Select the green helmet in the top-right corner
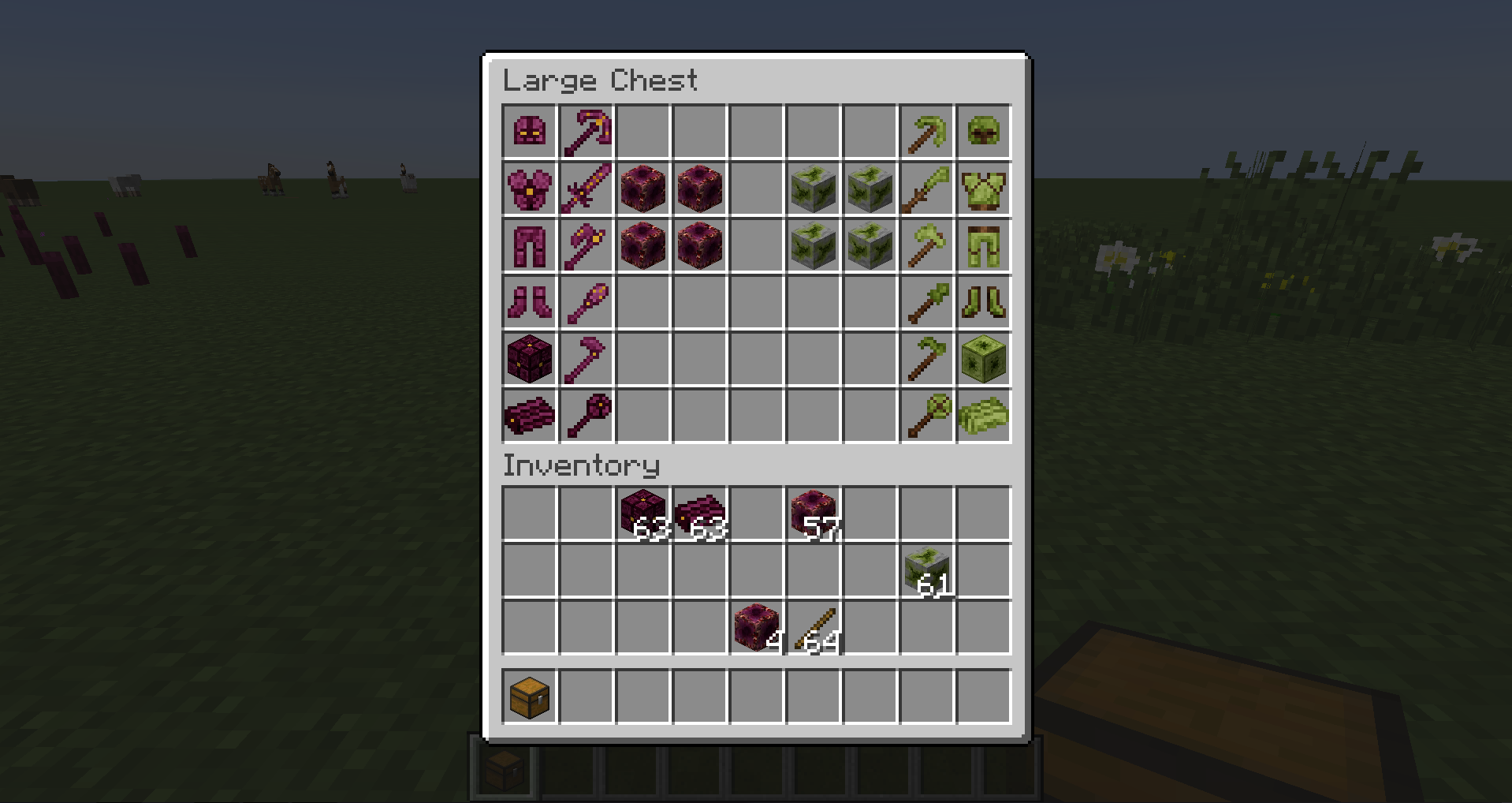 (x=984, y=133)
